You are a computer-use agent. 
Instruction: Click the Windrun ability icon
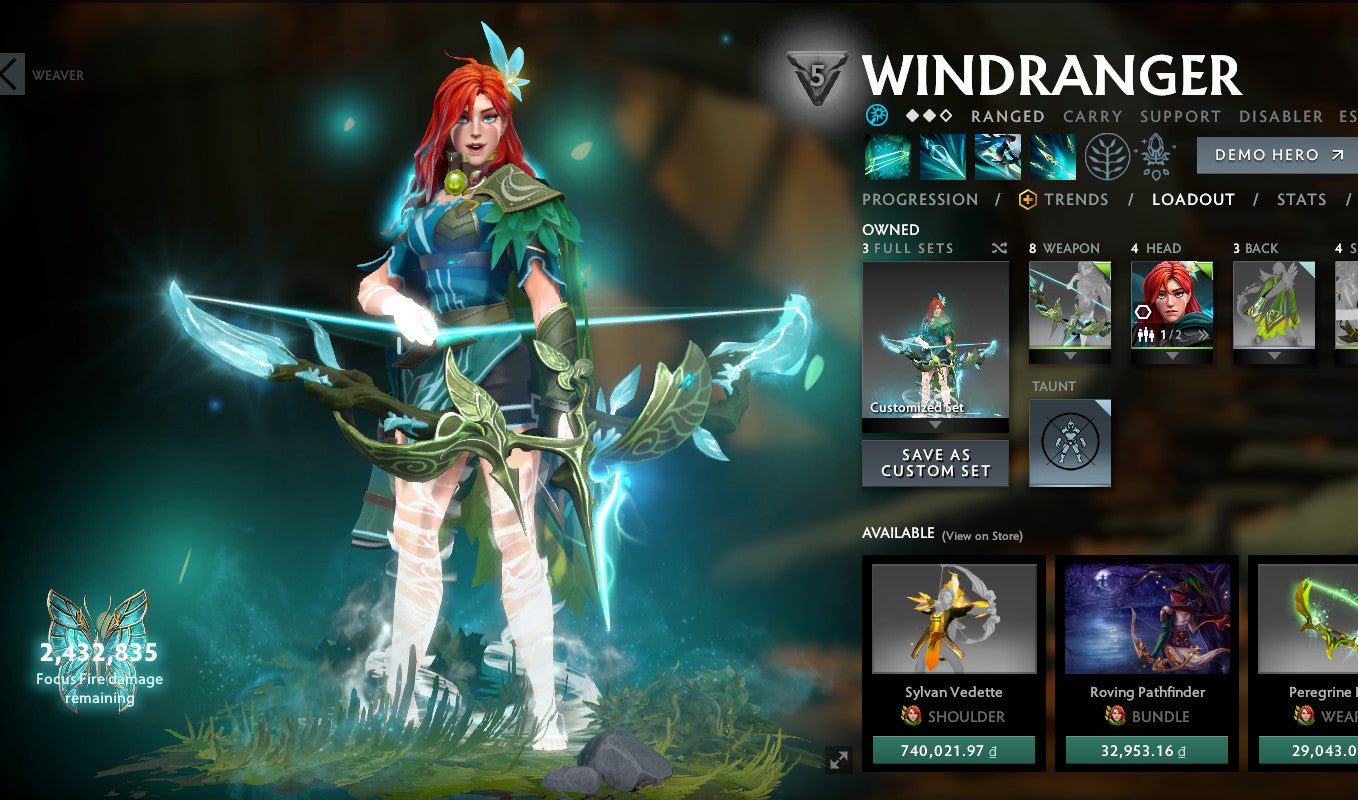996,157
